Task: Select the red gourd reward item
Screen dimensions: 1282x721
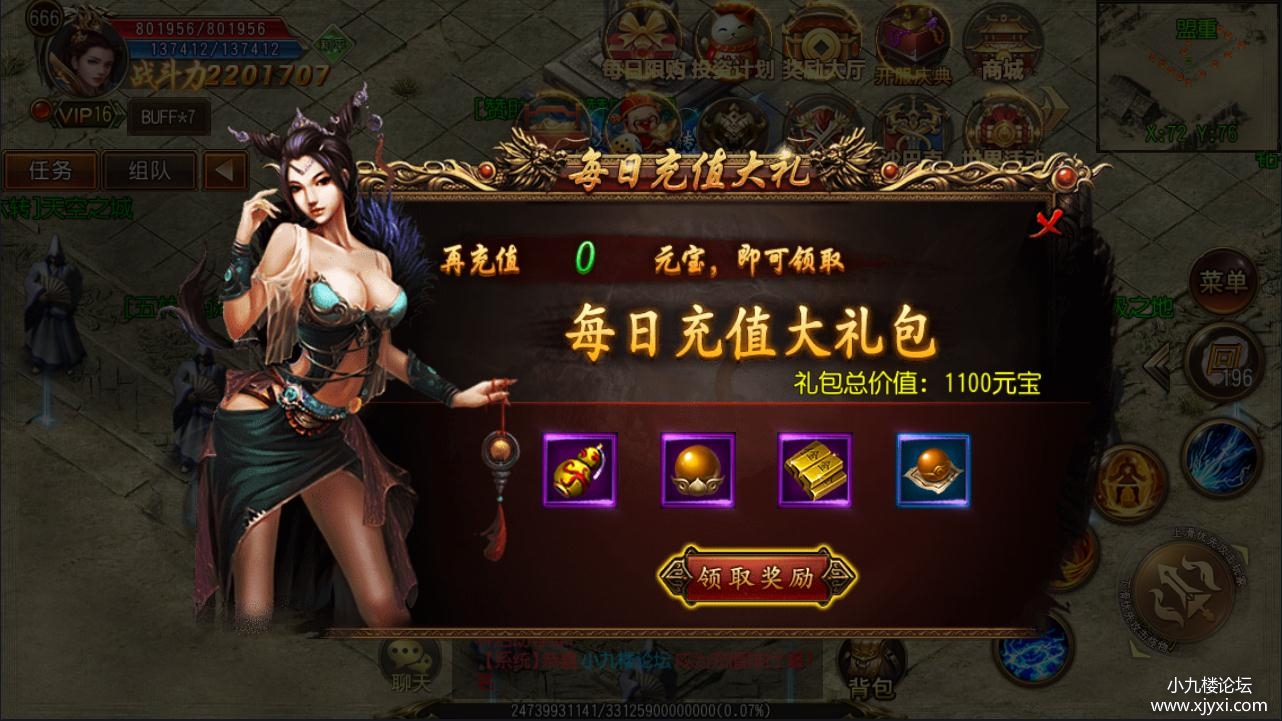Action: click(580, 471)
